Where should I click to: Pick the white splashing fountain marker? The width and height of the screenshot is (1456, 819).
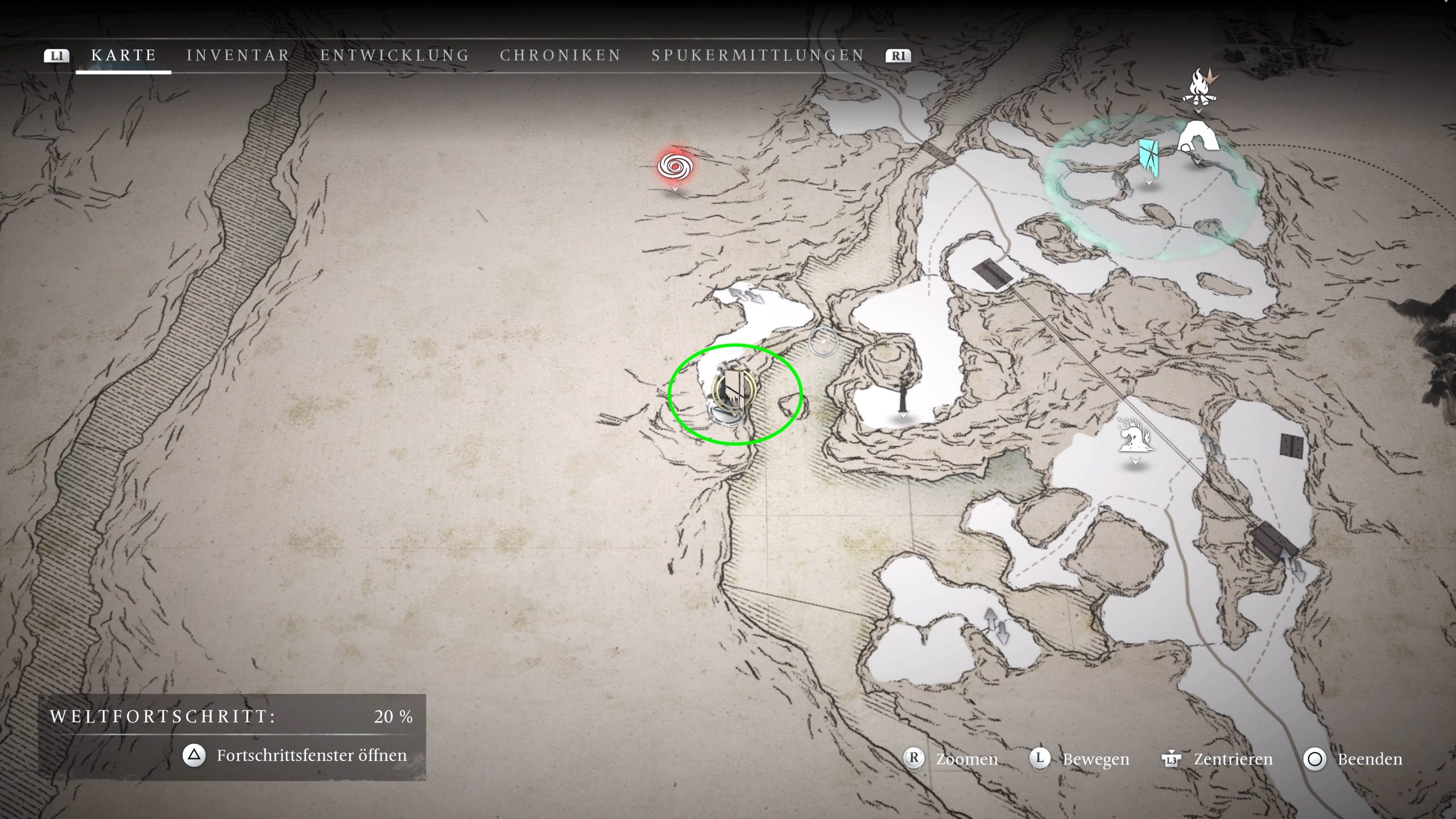pos(1135,436)
